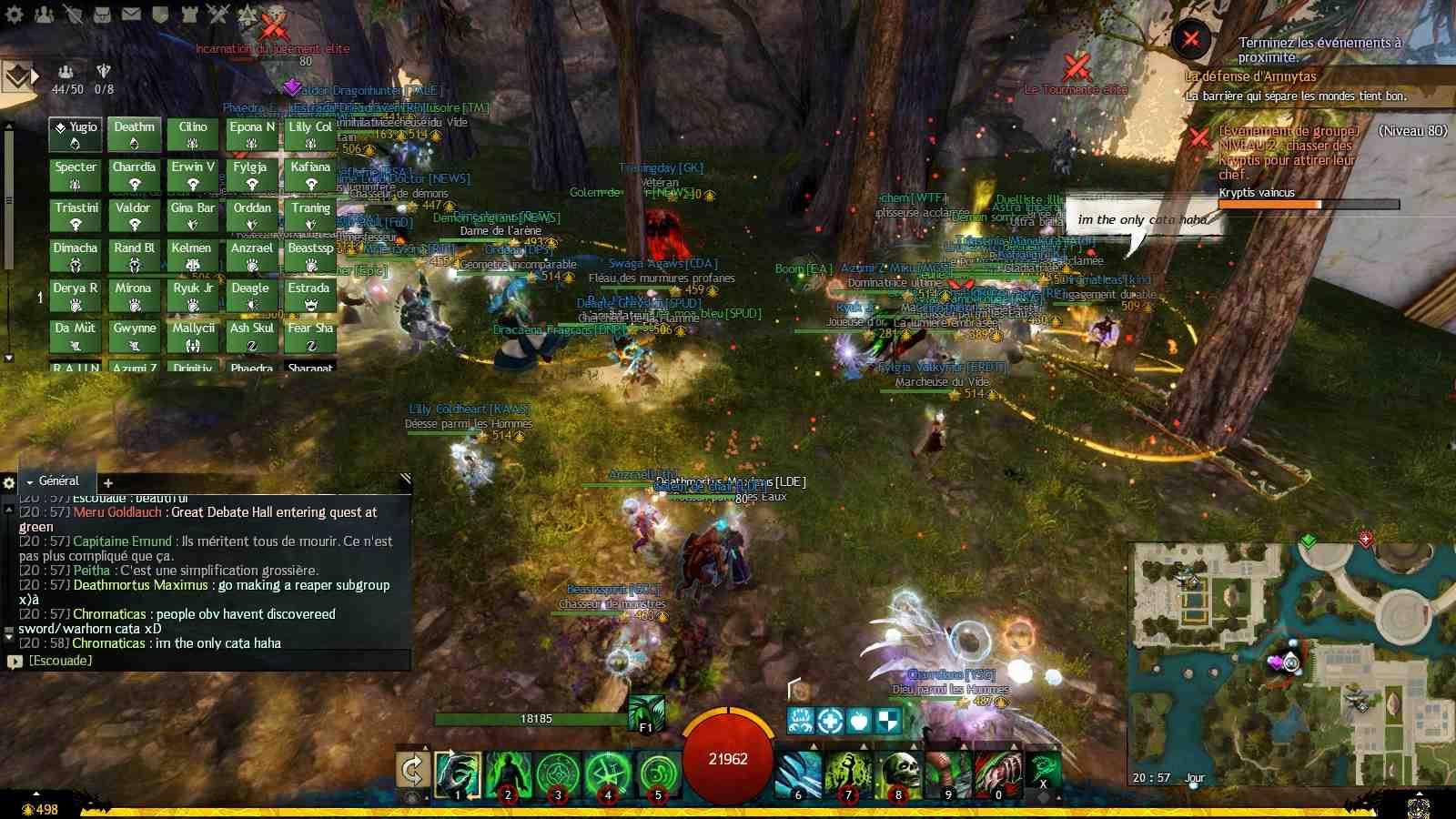
Task: Open the chat options gear beside the tabs
Action: (x=9, y=482)
